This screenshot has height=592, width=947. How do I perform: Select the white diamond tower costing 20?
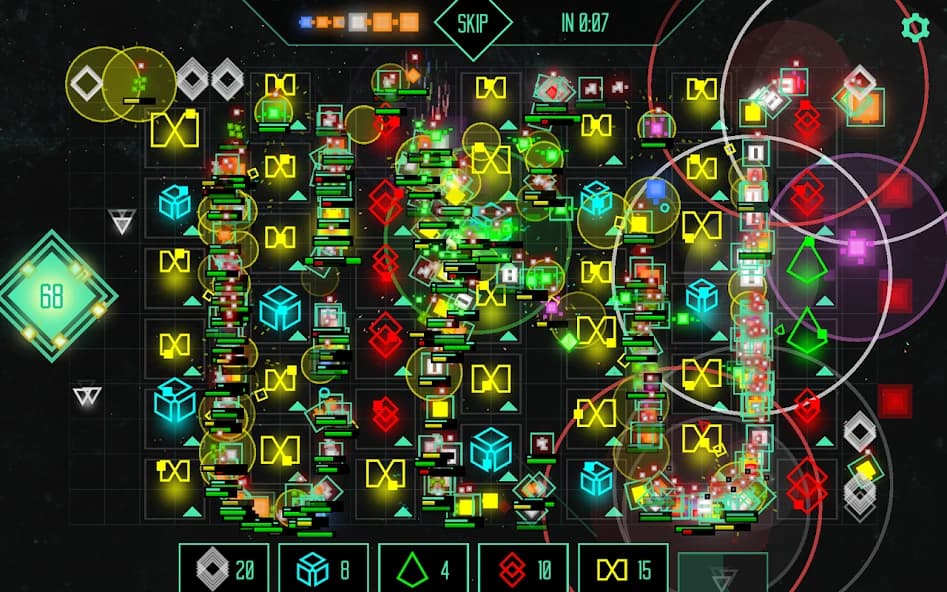[223, 569]
